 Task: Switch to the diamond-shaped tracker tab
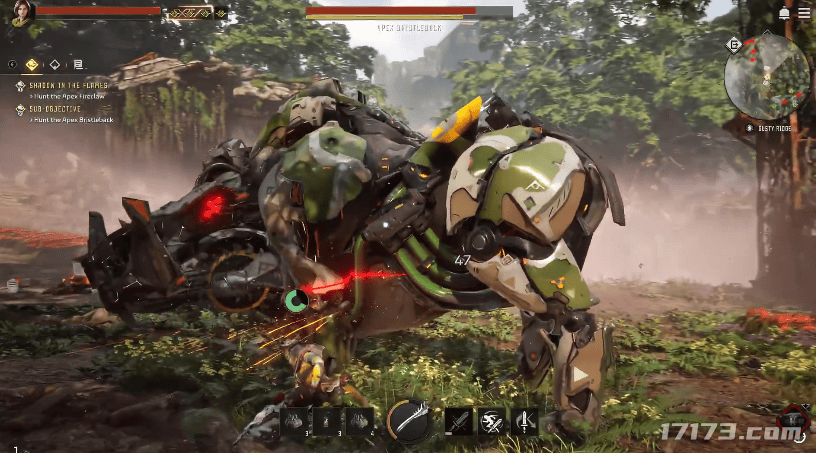[x=55, y=64]
